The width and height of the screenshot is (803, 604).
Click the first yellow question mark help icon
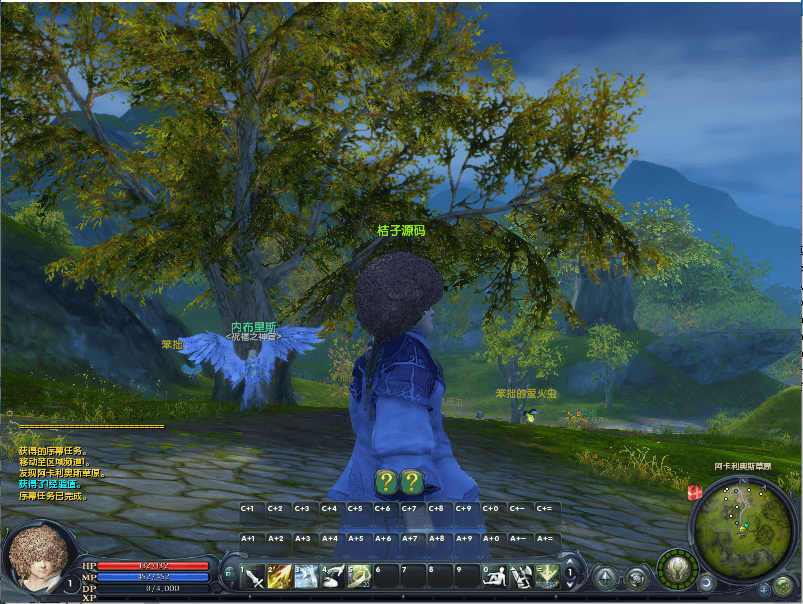click(x=386, y=483)
